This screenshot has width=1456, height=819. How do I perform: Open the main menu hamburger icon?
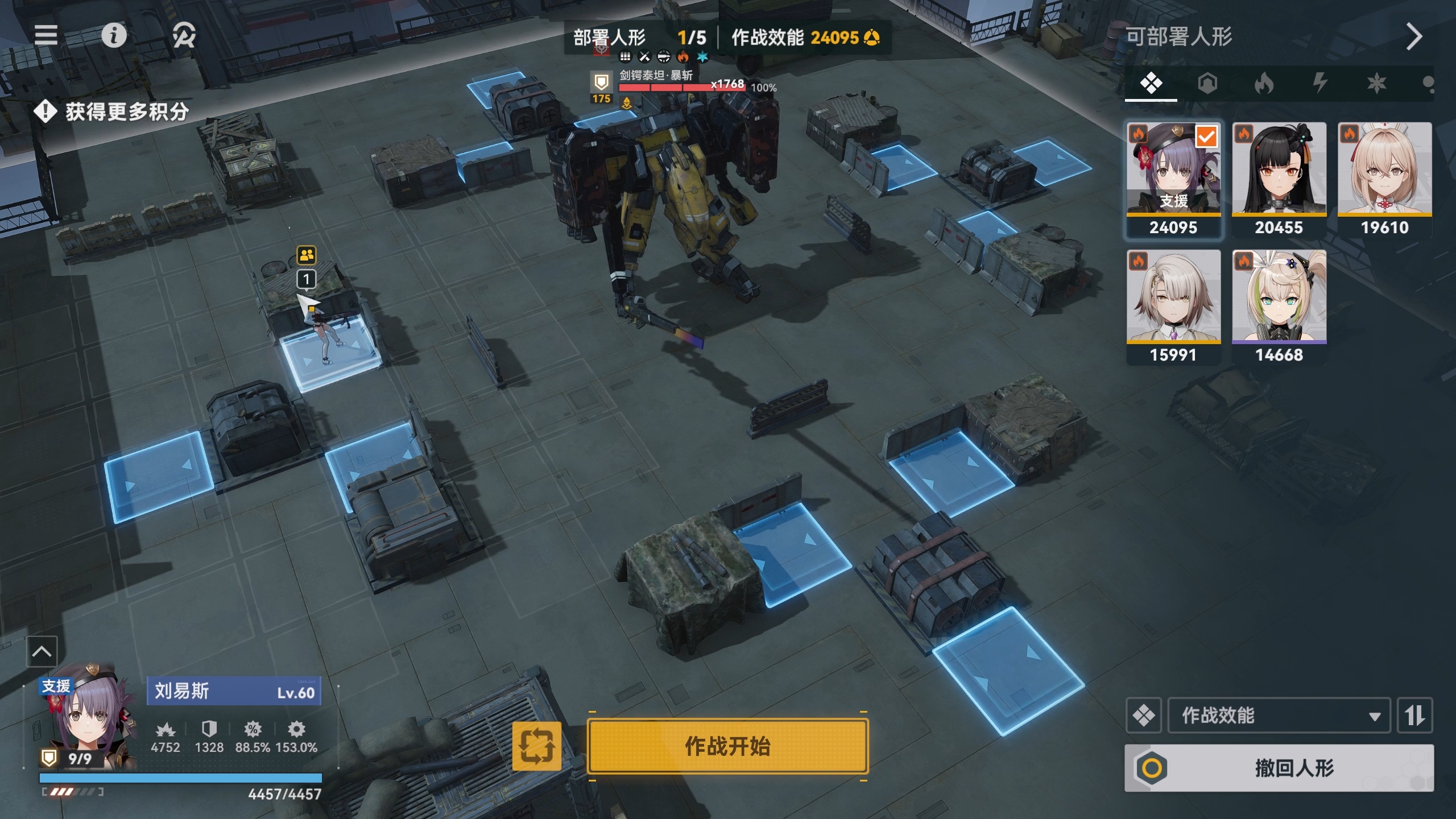click(45, 36)
